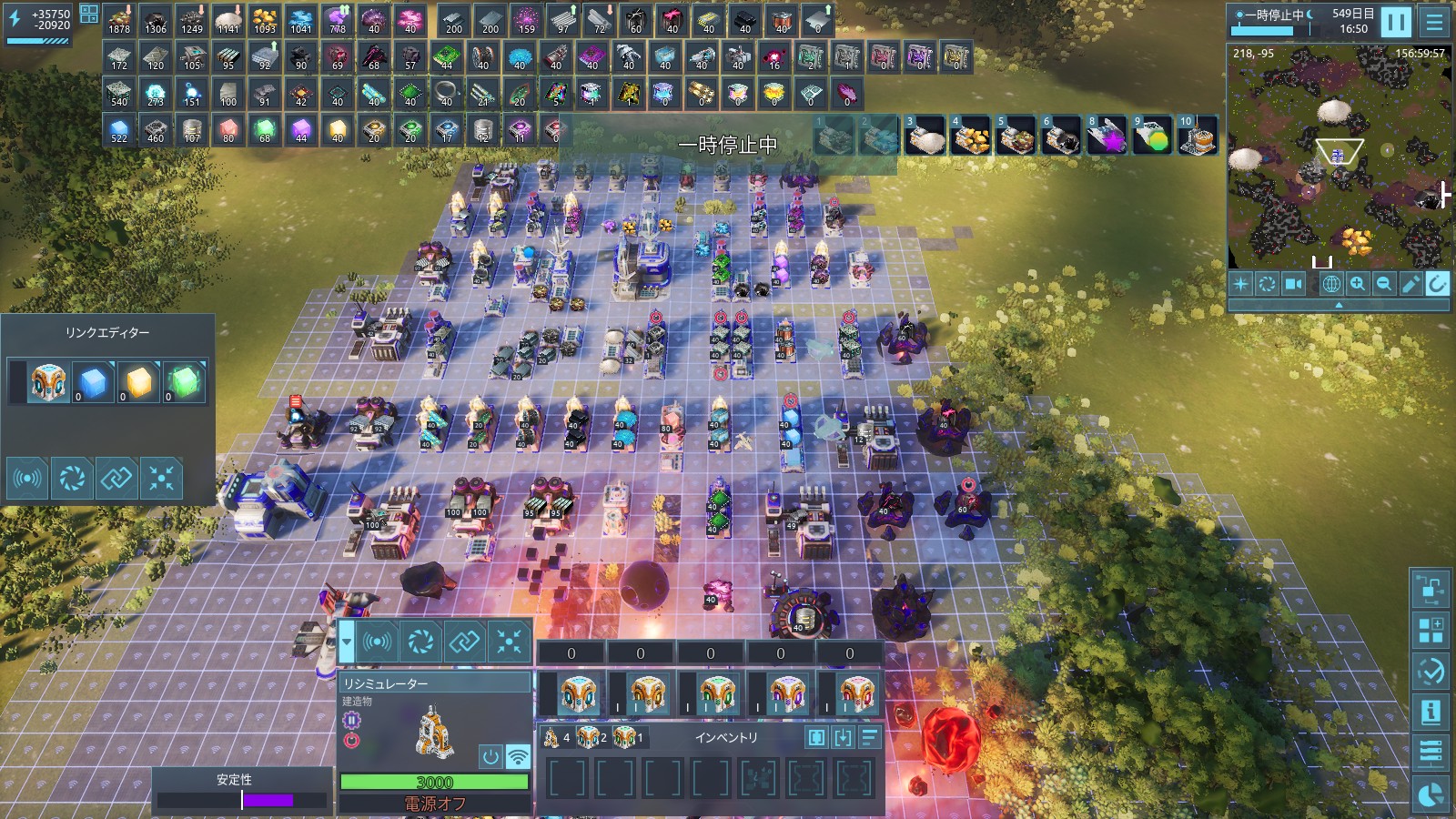Image resolution: width=1456 pixels, height=819 pixels.
Task: Open the pie chart statistics panel
Action: 1431,794
